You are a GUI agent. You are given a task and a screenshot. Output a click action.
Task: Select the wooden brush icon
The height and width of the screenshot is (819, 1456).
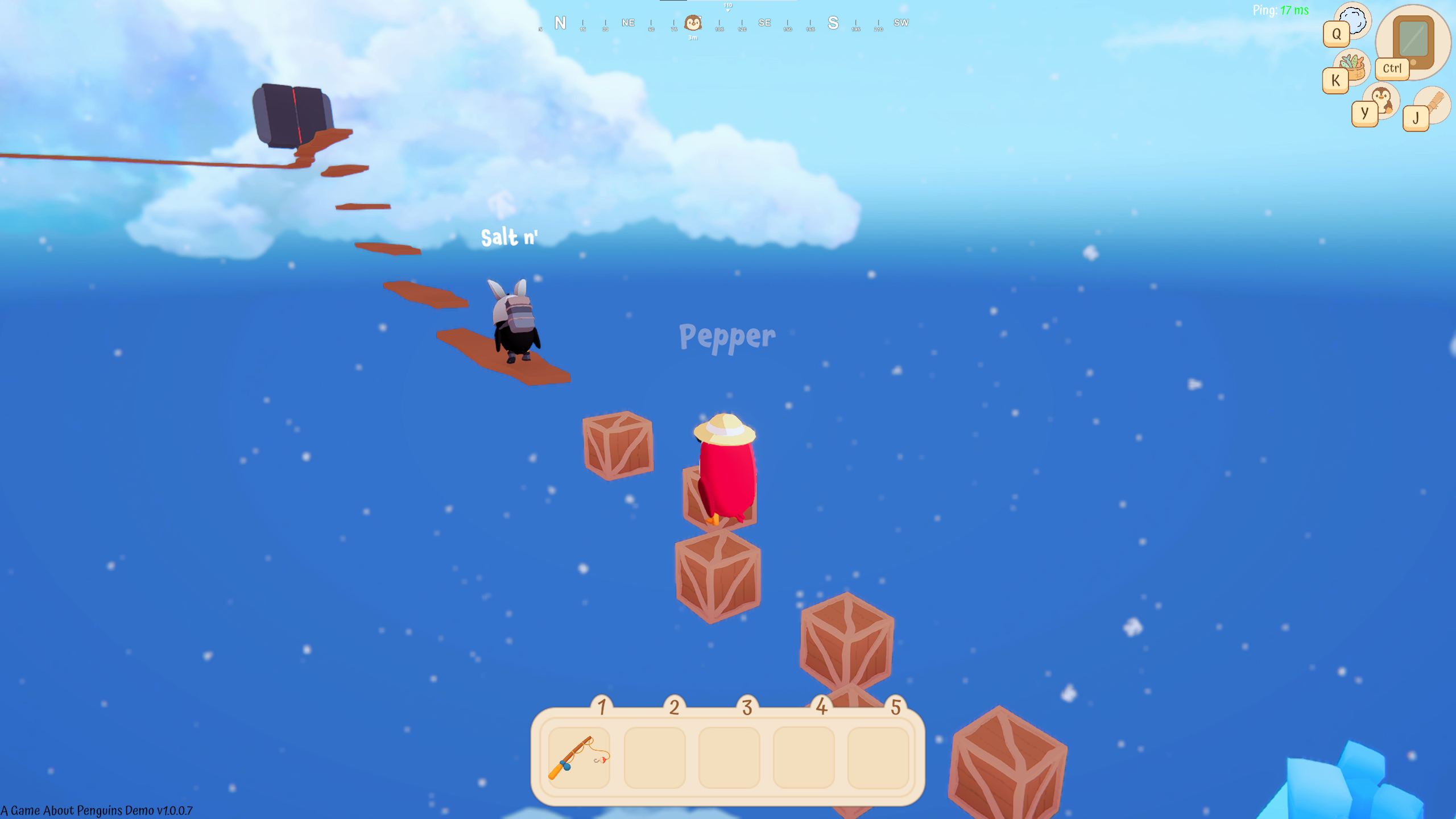[1433, 104]
